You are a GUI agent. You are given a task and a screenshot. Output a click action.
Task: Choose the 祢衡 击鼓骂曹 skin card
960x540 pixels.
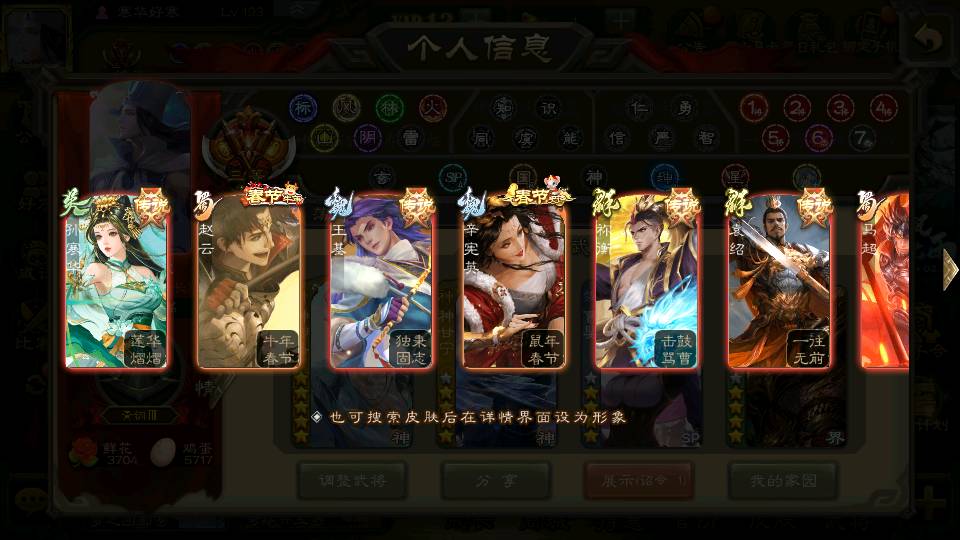pos(645,282)
